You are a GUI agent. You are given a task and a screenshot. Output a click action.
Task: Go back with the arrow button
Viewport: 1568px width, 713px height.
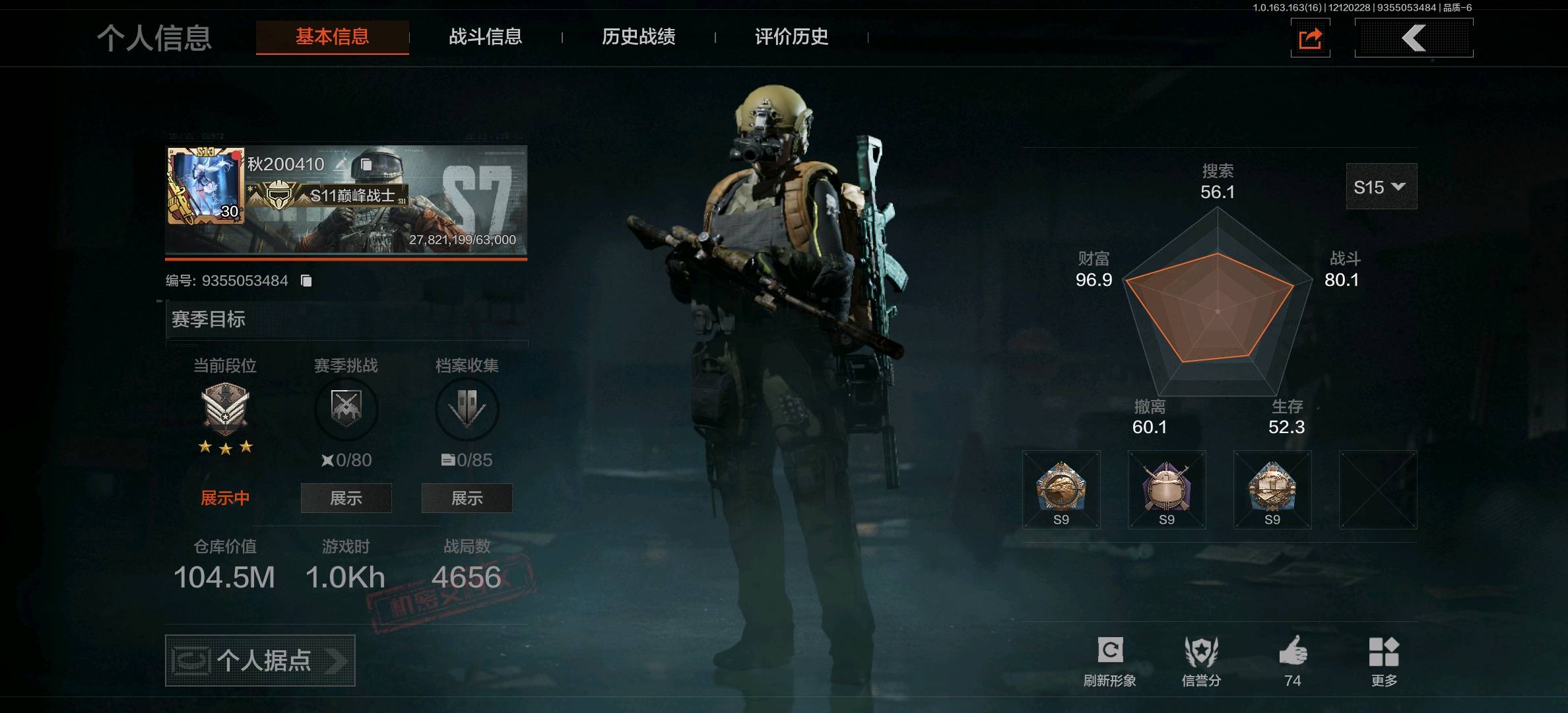[x=1414, y=38]
